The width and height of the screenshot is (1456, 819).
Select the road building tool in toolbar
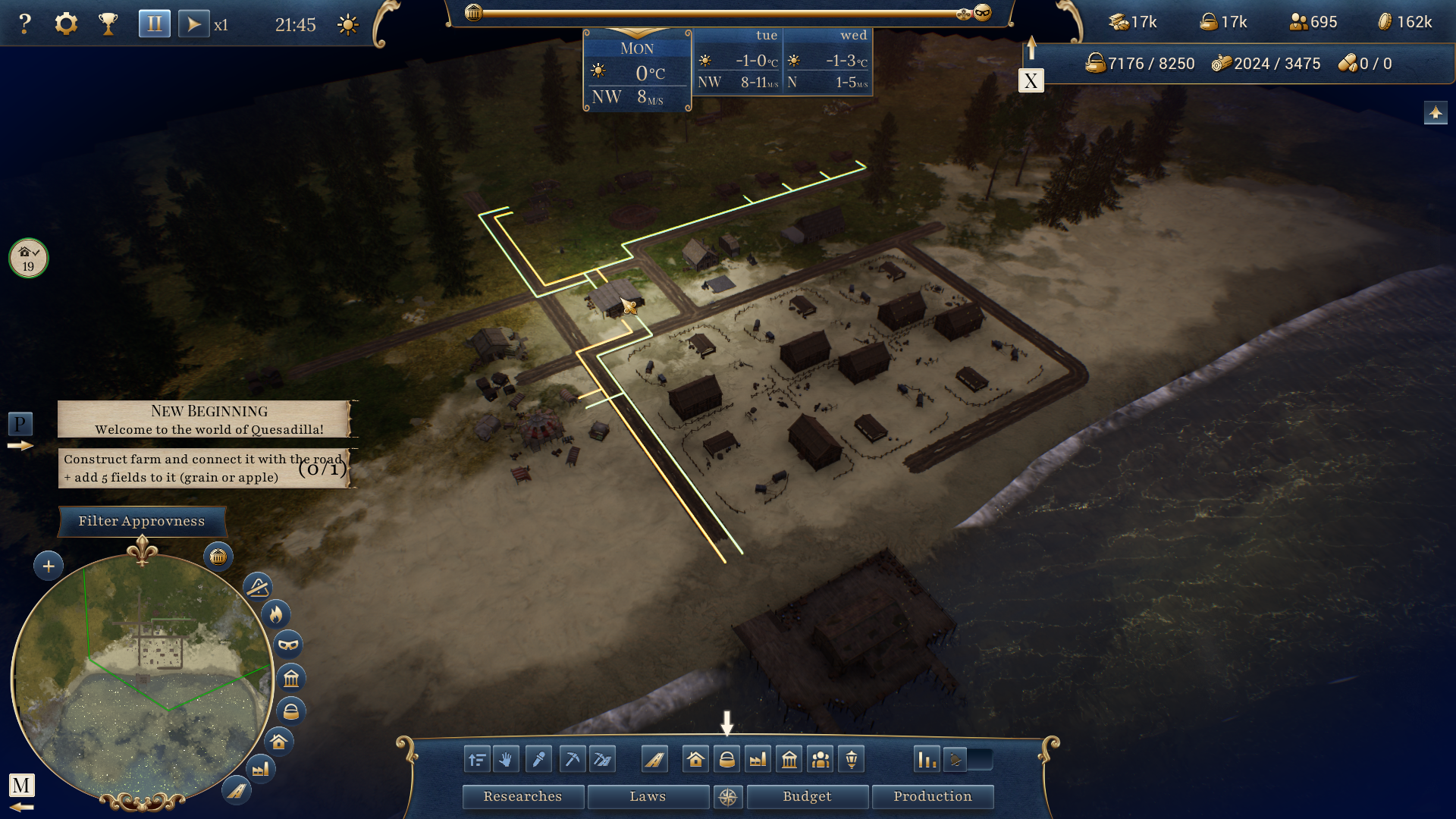654,759
